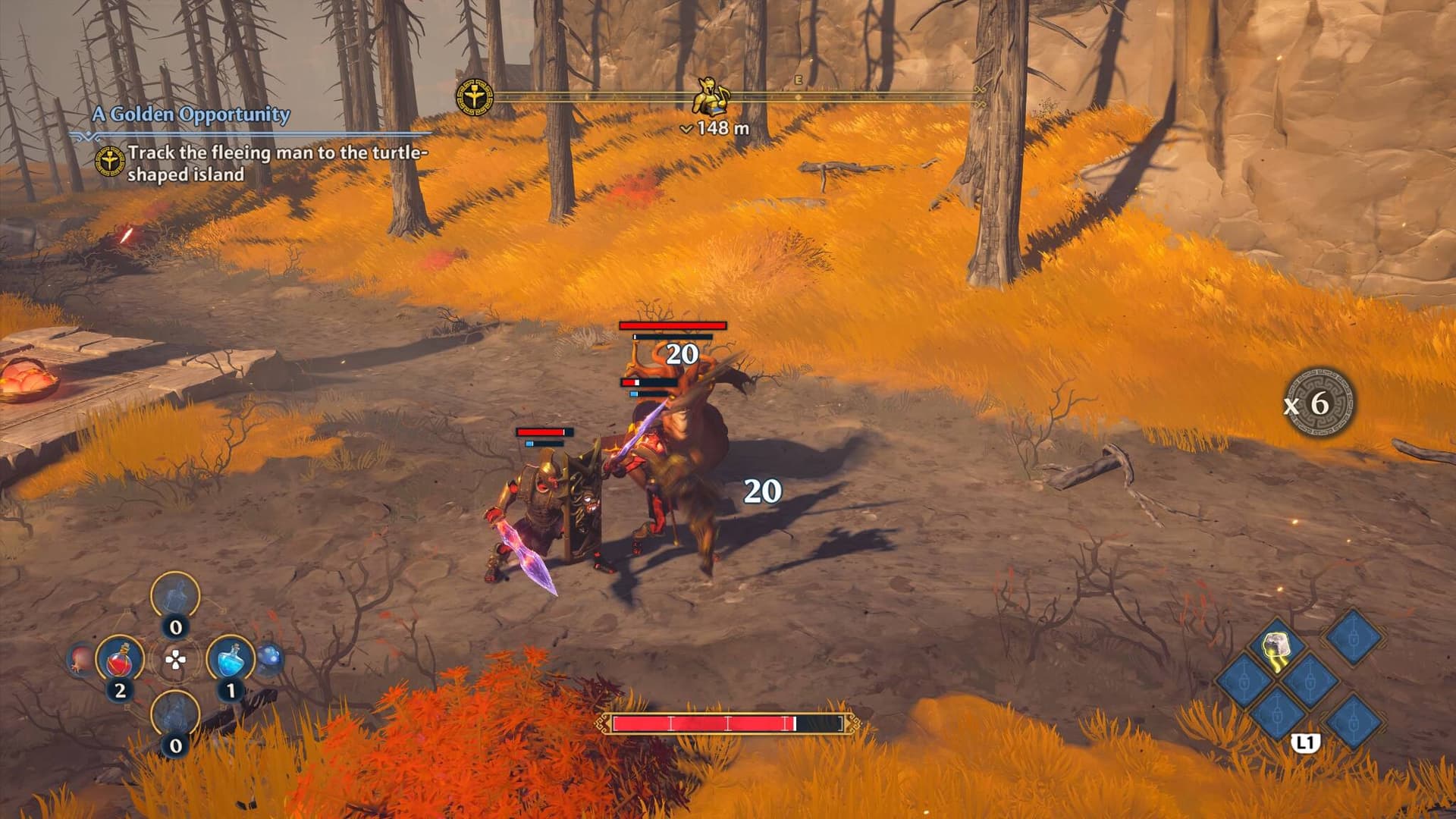Toggle the locked top-right ability slot in the L1 diamond
The width and height of the screenshot is (1456, 819).
(1354, 639)
